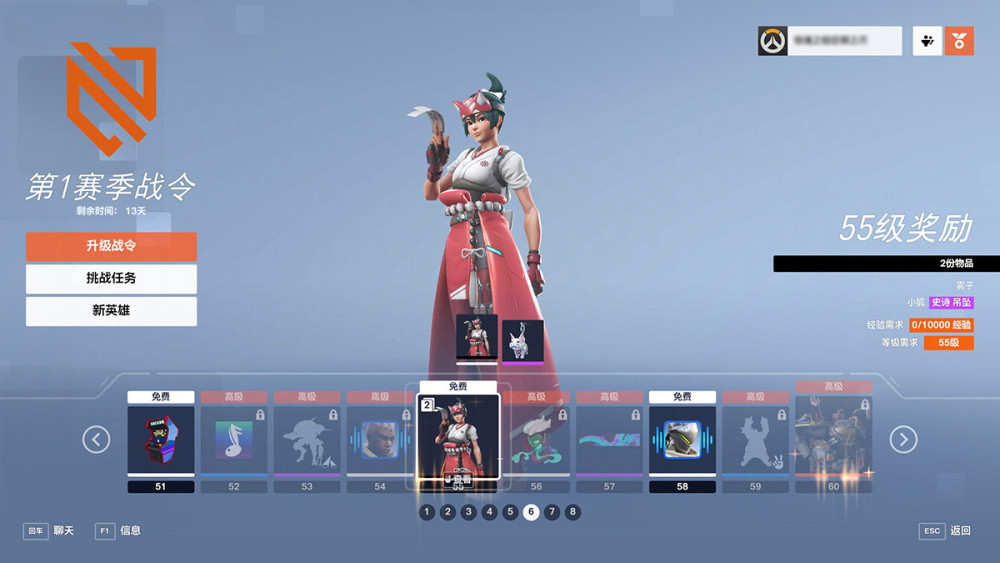Select the tier 52 music note reward

pyautogui.click(x=234, y=440)
